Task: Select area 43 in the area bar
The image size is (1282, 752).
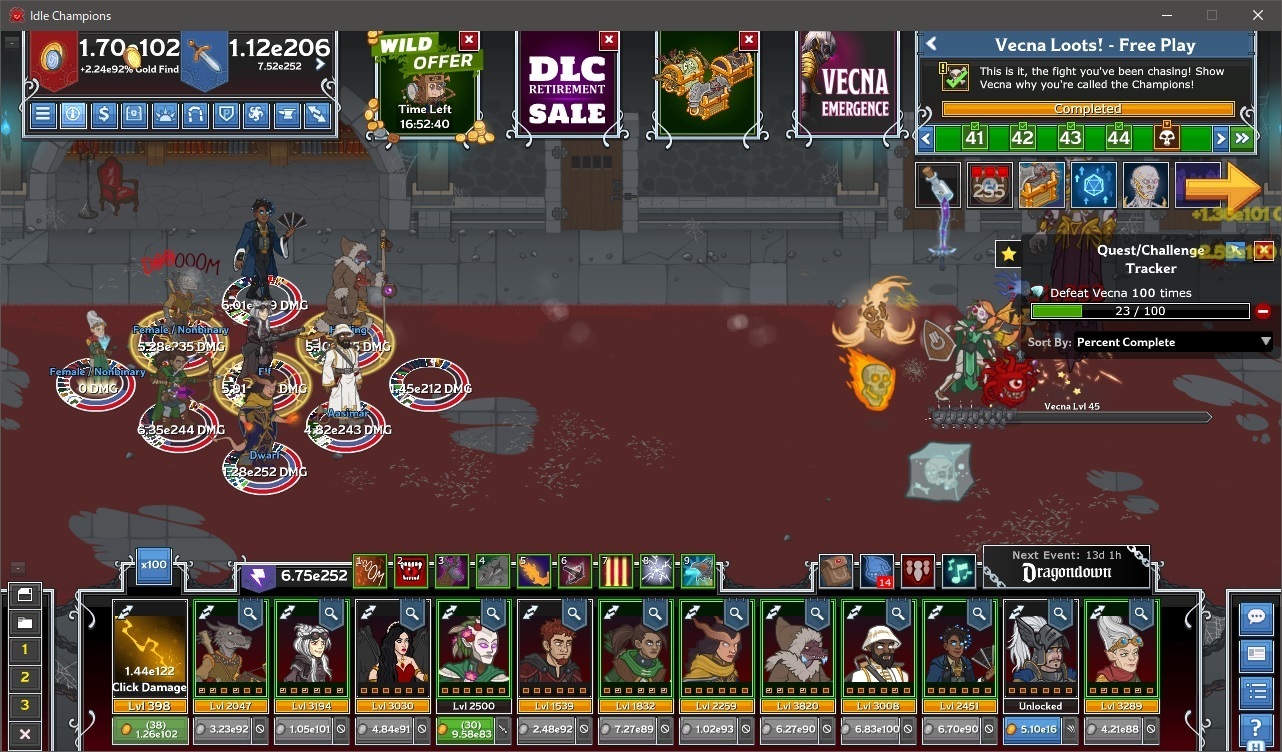Action: tap(1070, 138)
